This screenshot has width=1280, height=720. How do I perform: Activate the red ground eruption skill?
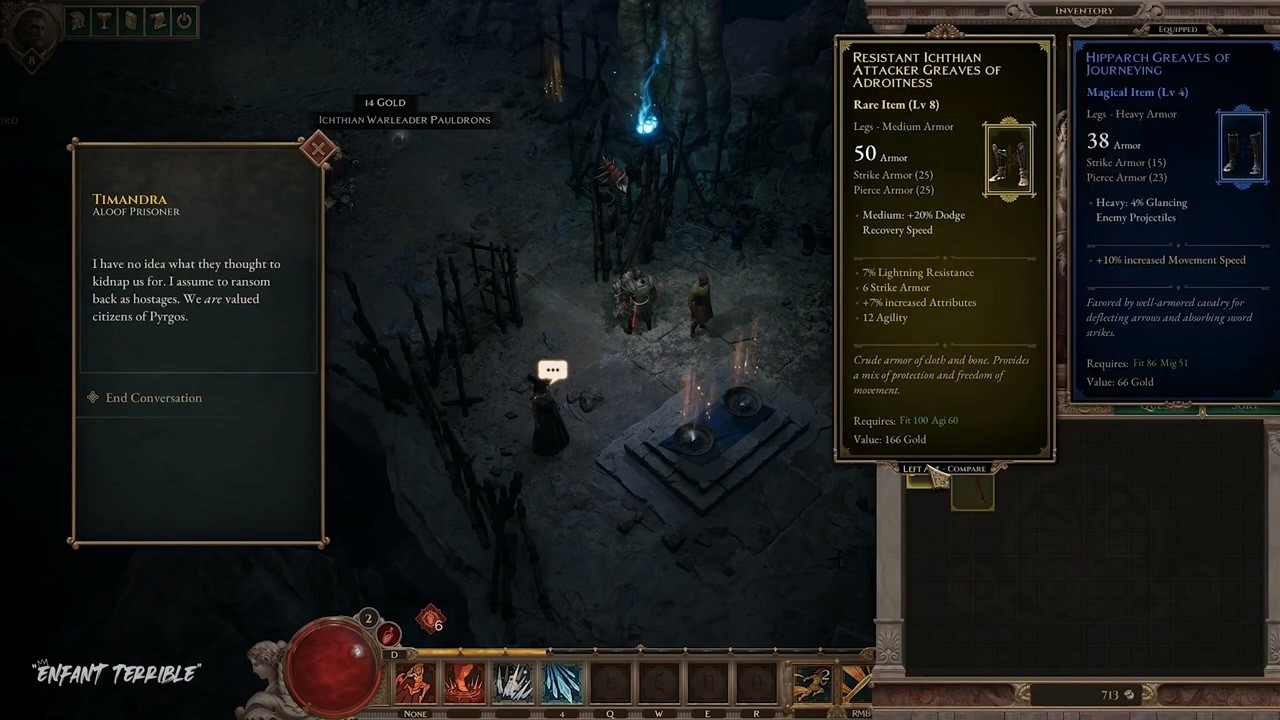pyautogui.click(x=464, y=684)
